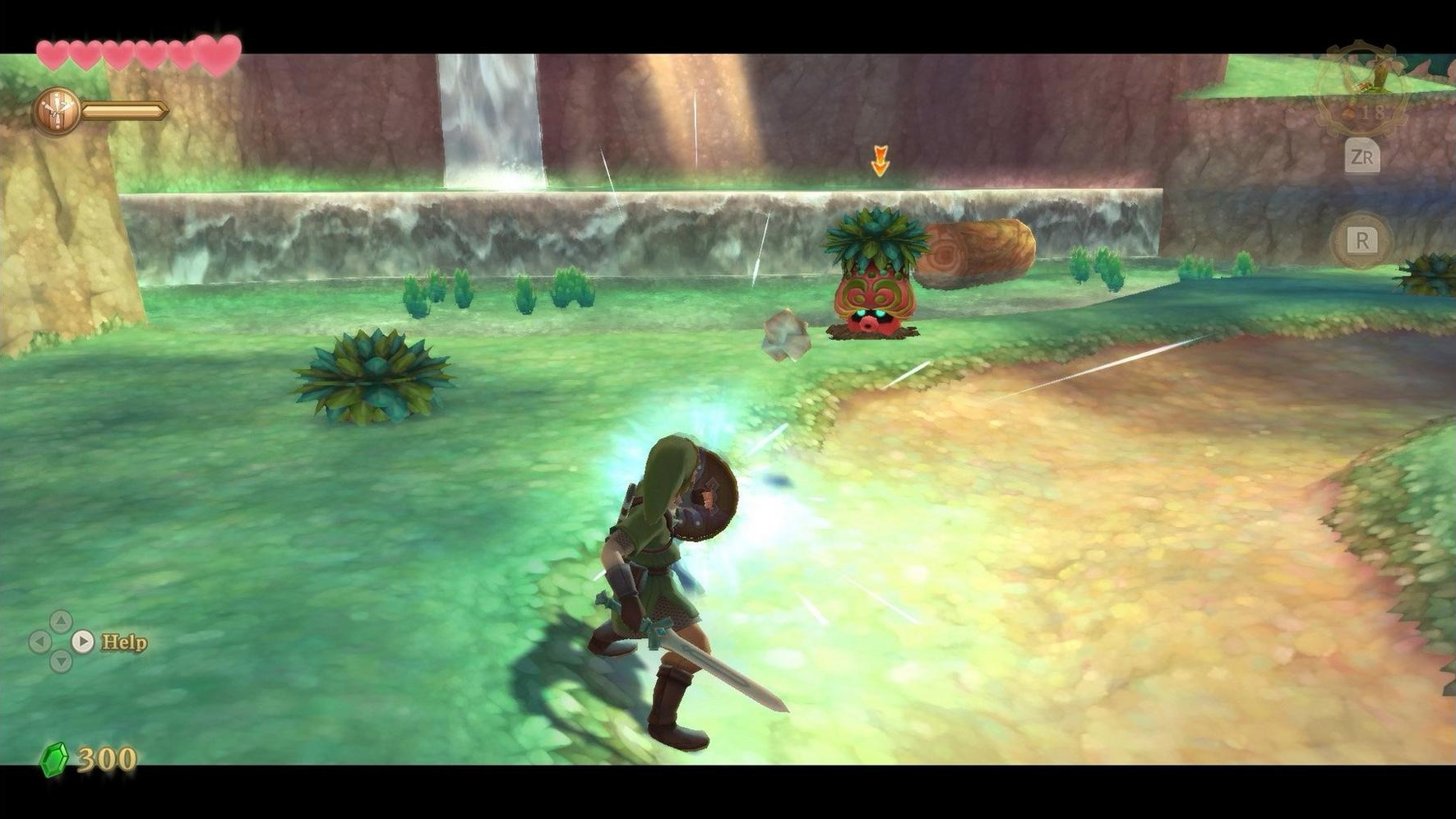The image size is (1456, 819).
Task: Expand the up arrow on the D-pad indicator
Action: pyautogui.click(x=61, y=621)
